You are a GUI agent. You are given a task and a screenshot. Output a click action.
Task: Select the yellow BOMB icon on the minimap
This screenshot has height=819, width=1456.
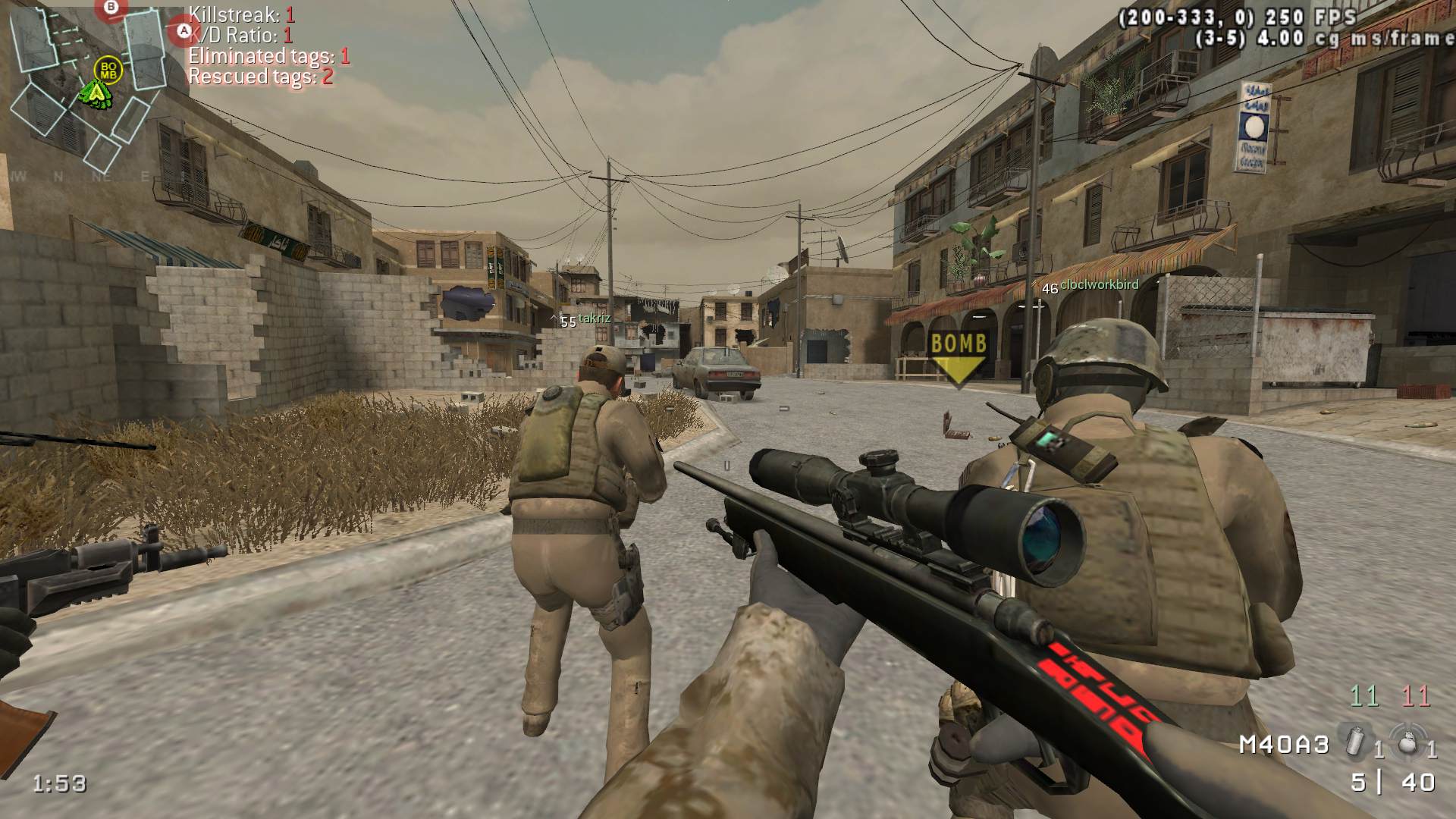tap(108, 71)
